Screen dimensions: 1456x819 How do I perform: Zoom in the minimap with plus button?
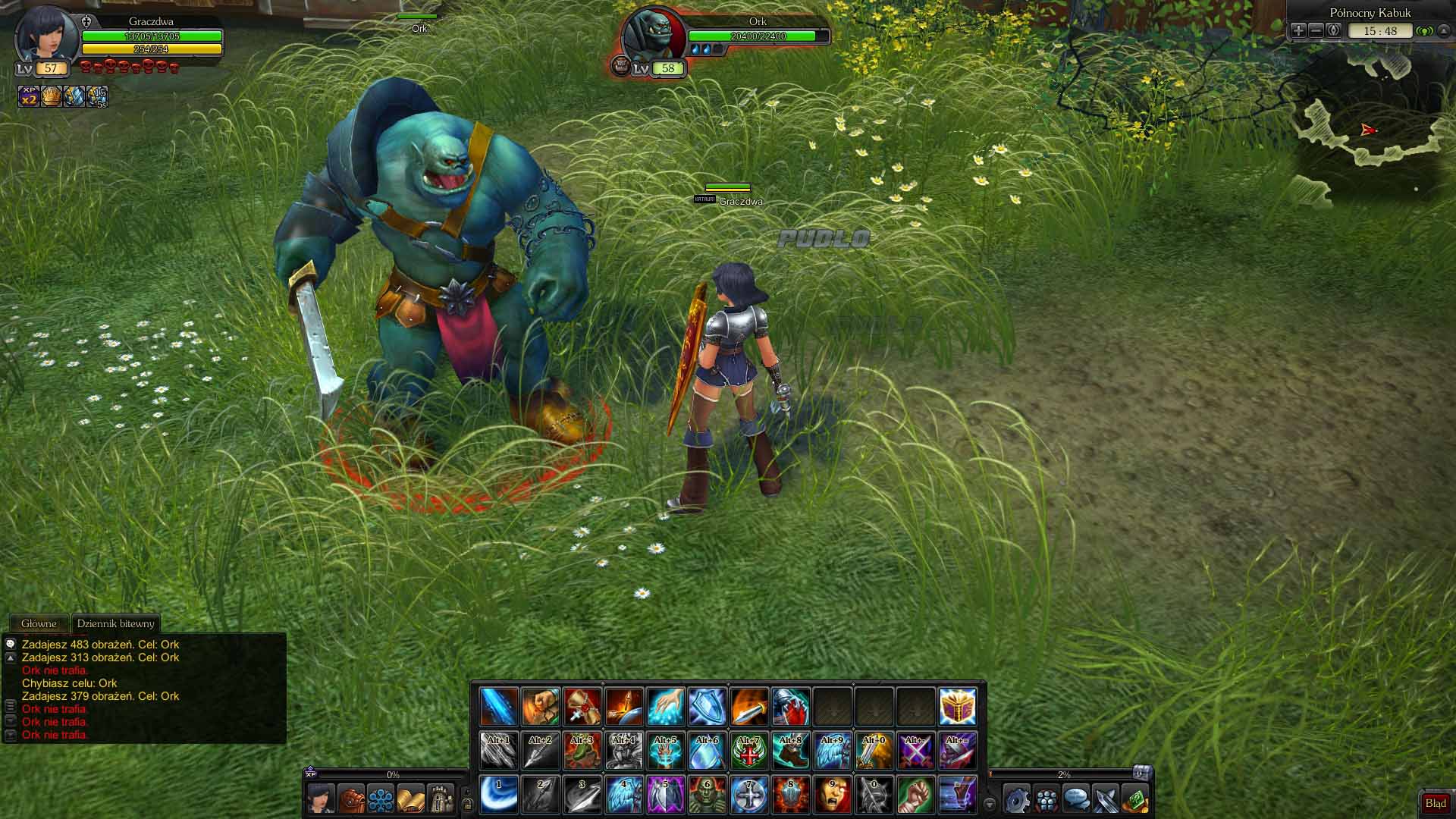[x=1298, y=30]
